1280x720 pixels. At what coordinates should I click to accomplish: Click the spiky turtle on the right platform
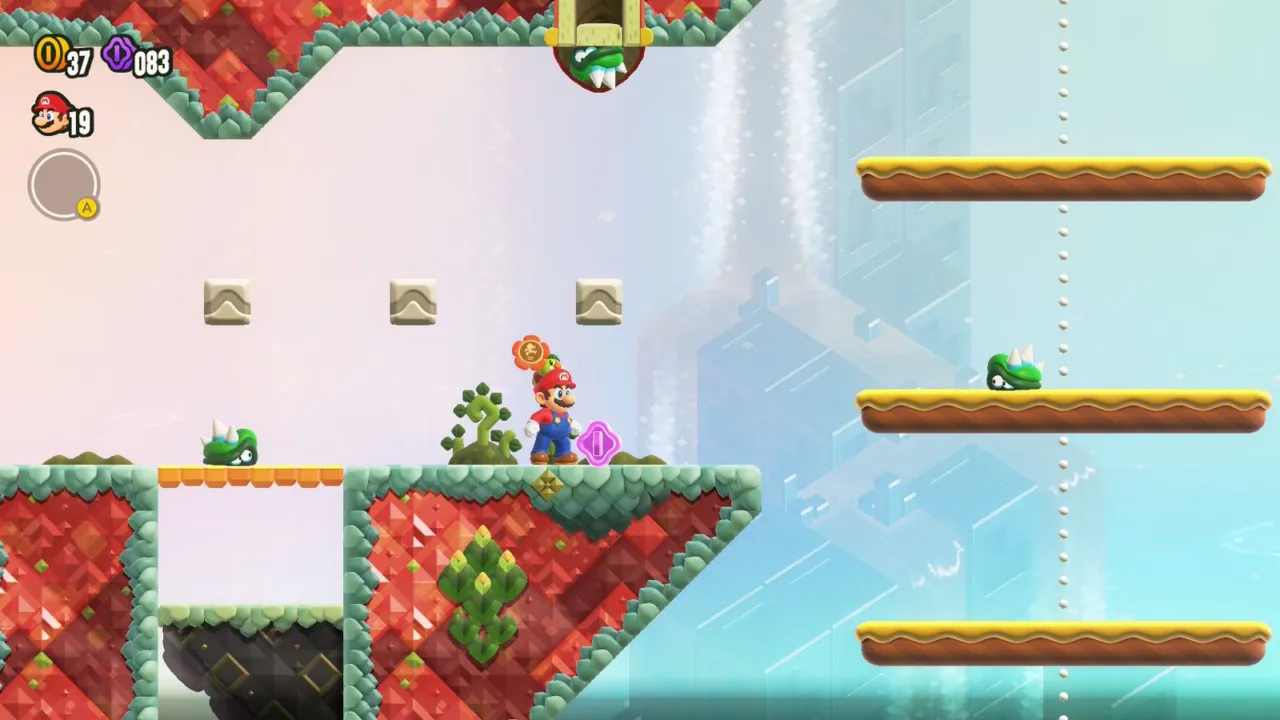point(1014,370)
